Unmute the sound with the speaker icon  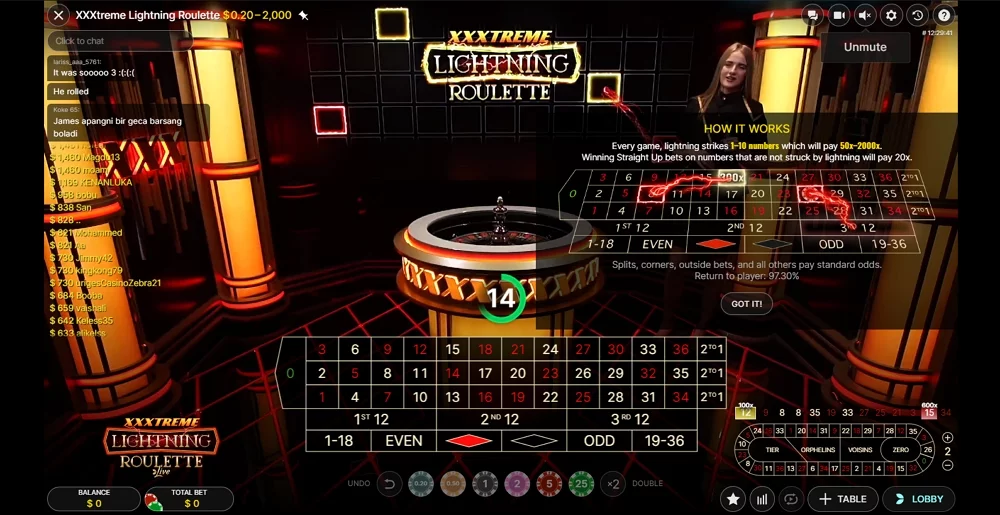pos(865,15)
